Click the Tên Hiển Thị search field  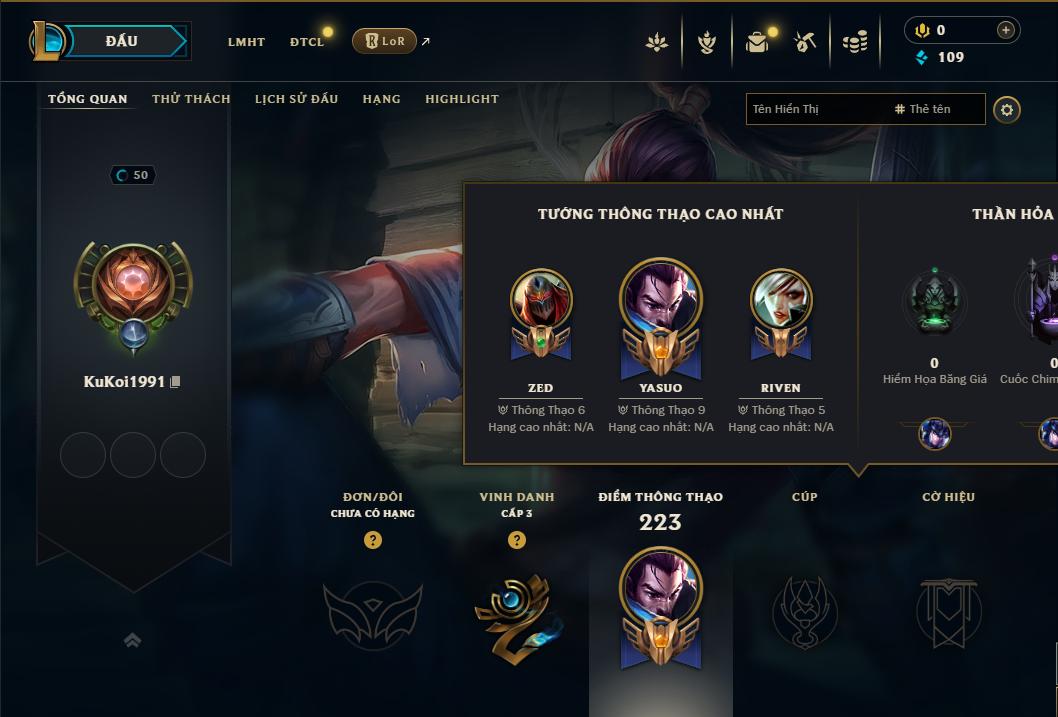pos(817,109)
